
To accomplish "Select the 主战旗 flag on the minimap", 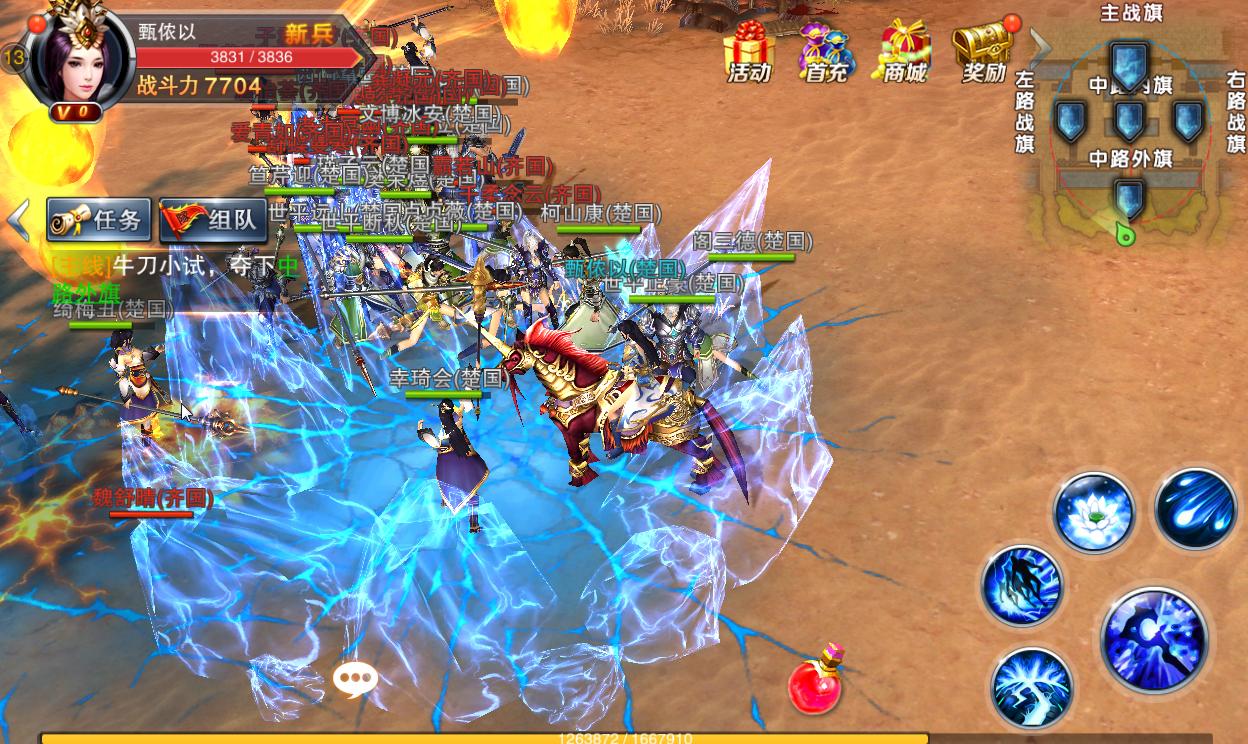I will click(1129, 65).
